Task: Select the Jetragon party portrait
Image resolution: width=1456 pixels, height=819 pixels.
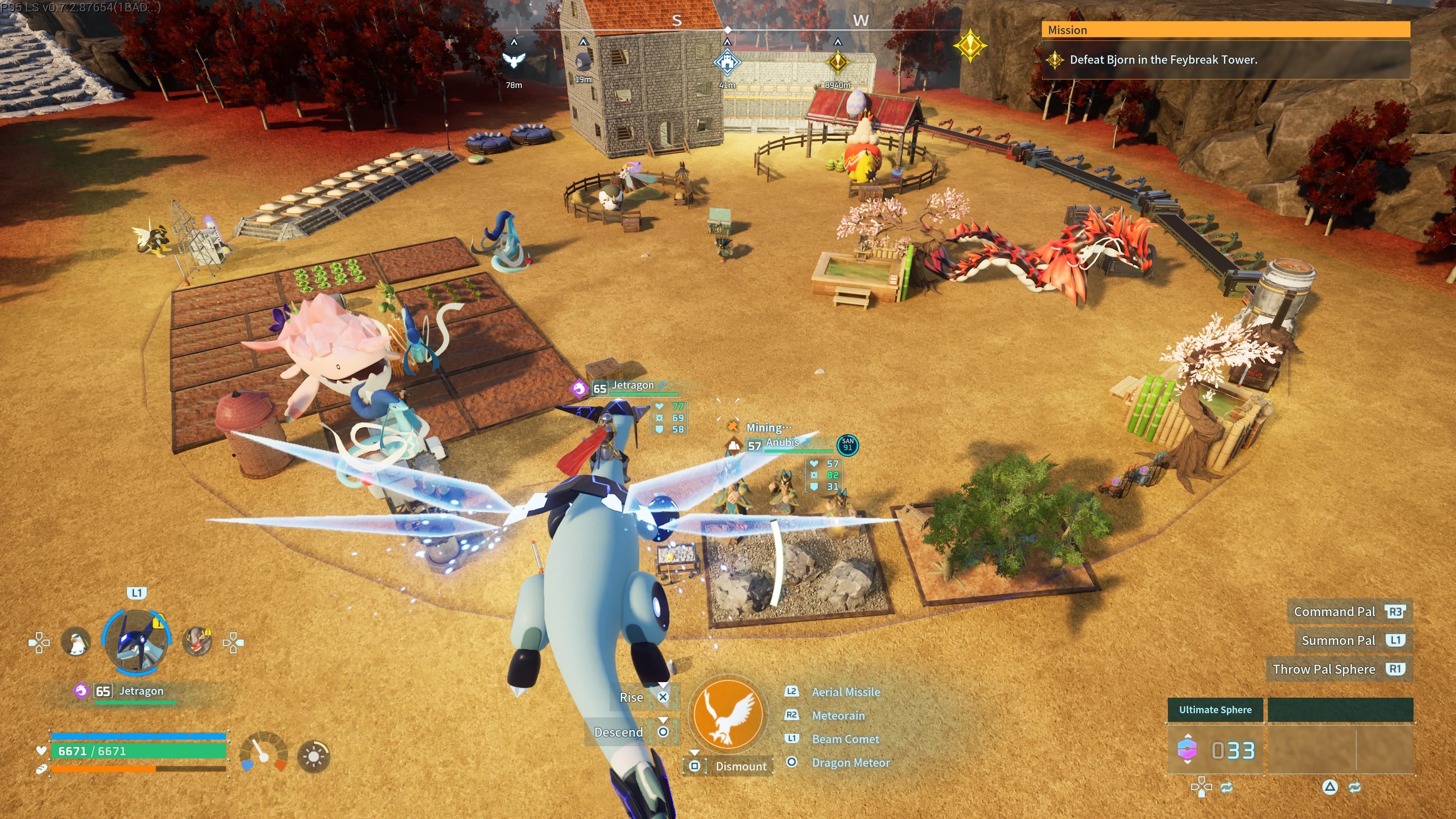Action: point(136,642)
